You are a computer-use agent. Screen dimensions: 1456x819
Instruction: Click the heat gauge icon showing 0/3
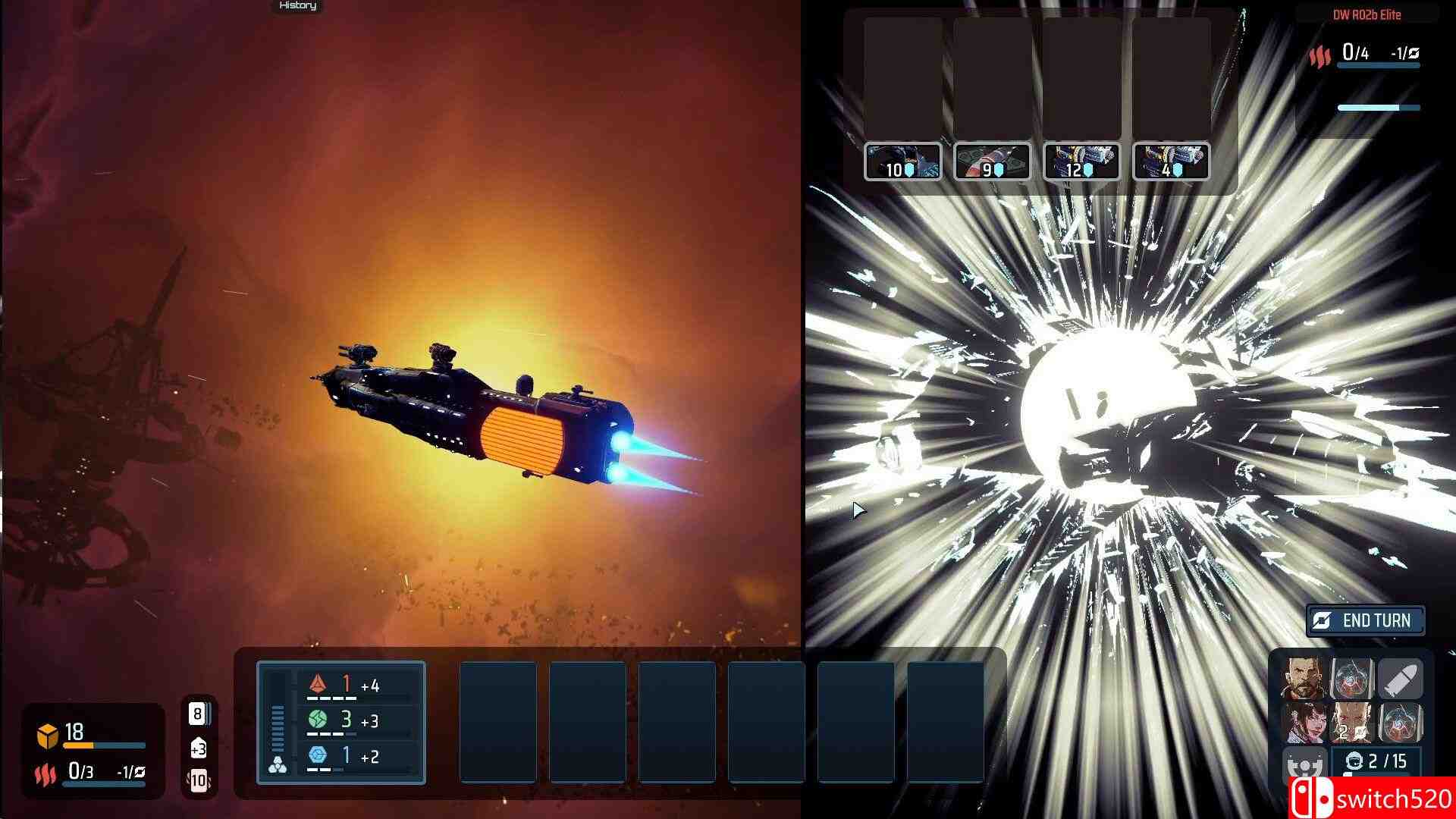47,772
